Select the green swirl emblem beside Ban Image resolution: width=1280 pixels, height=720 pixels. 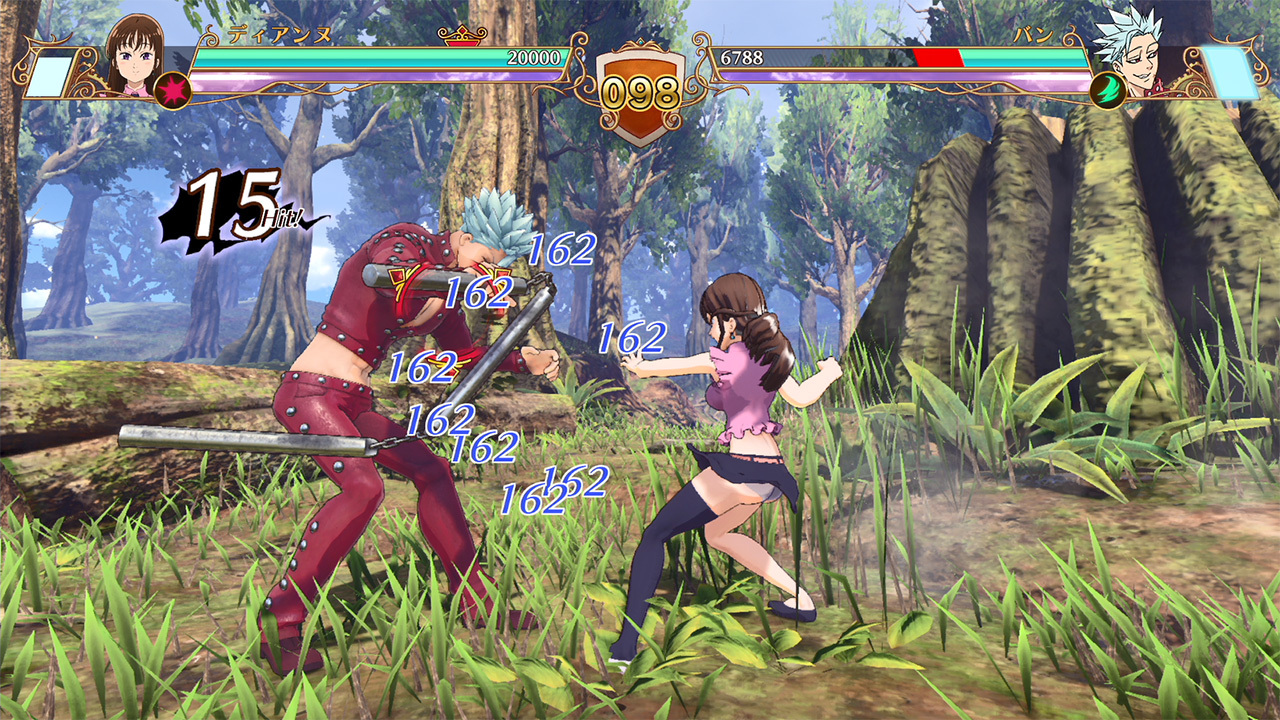coord(1108,90)
